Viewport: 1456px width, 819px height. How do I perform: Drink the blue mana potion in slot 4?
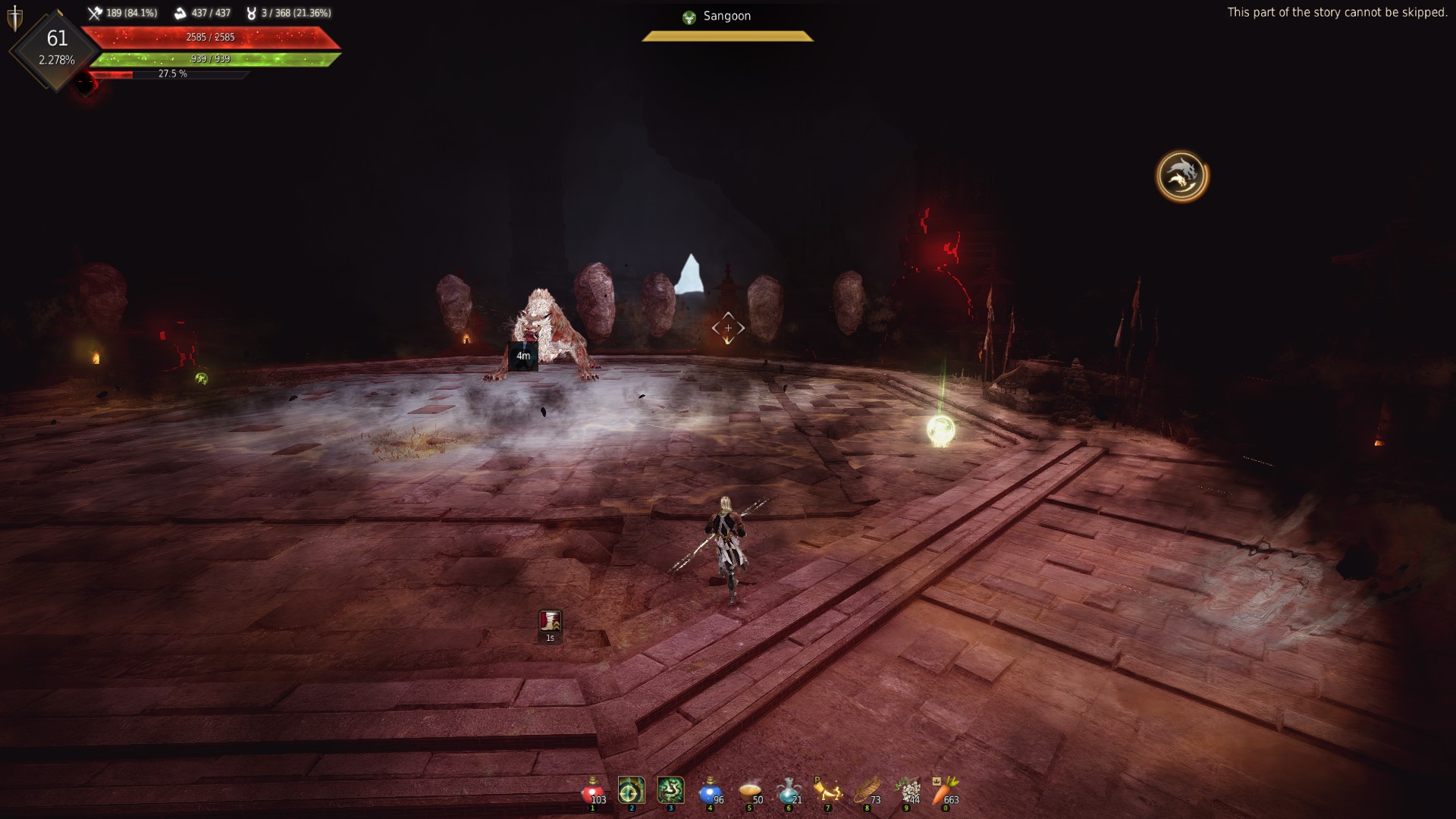tap(711, 793)
